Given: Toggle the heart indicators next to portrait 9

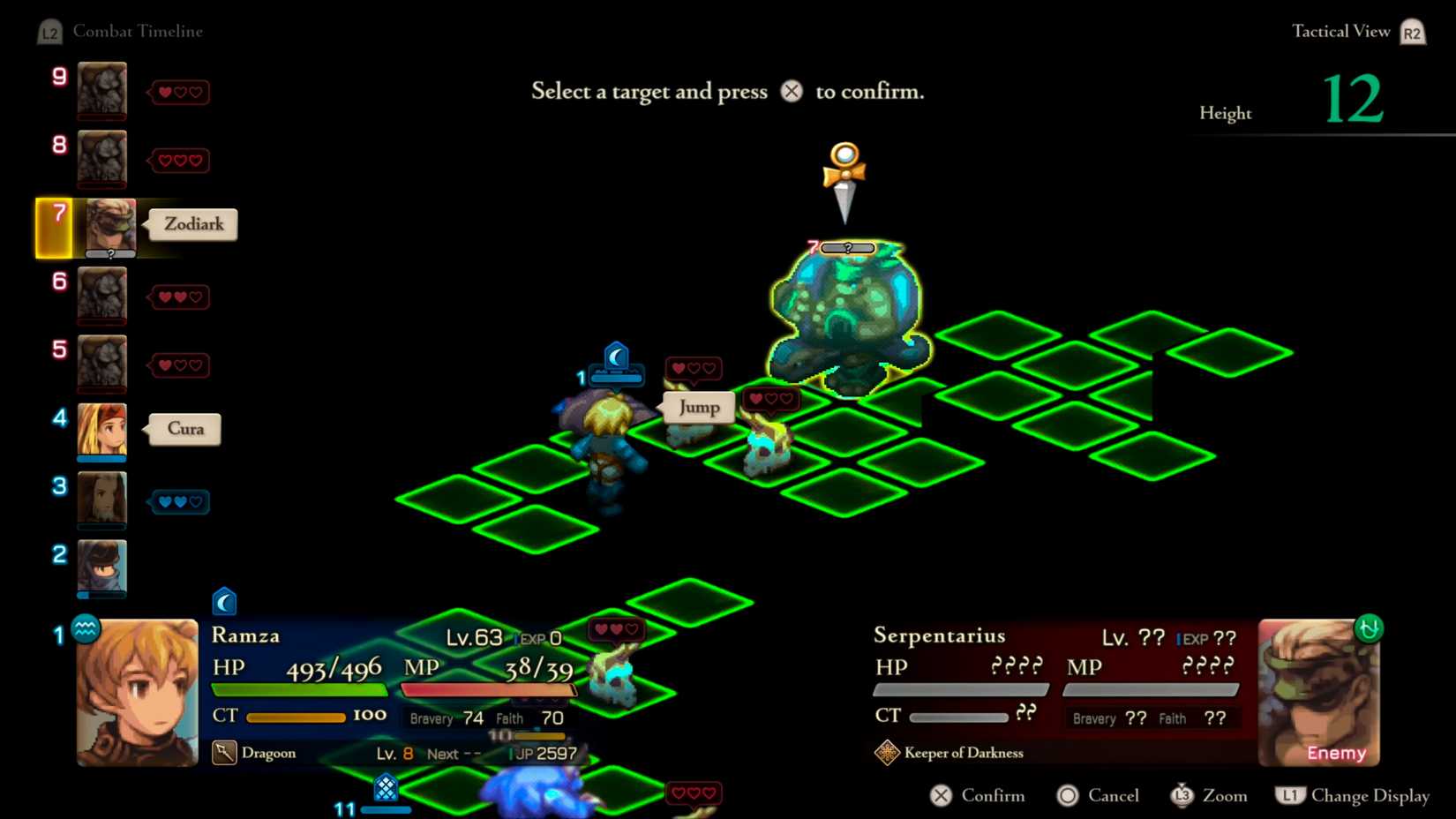Looking at the screenshot, I should [179, 92].
